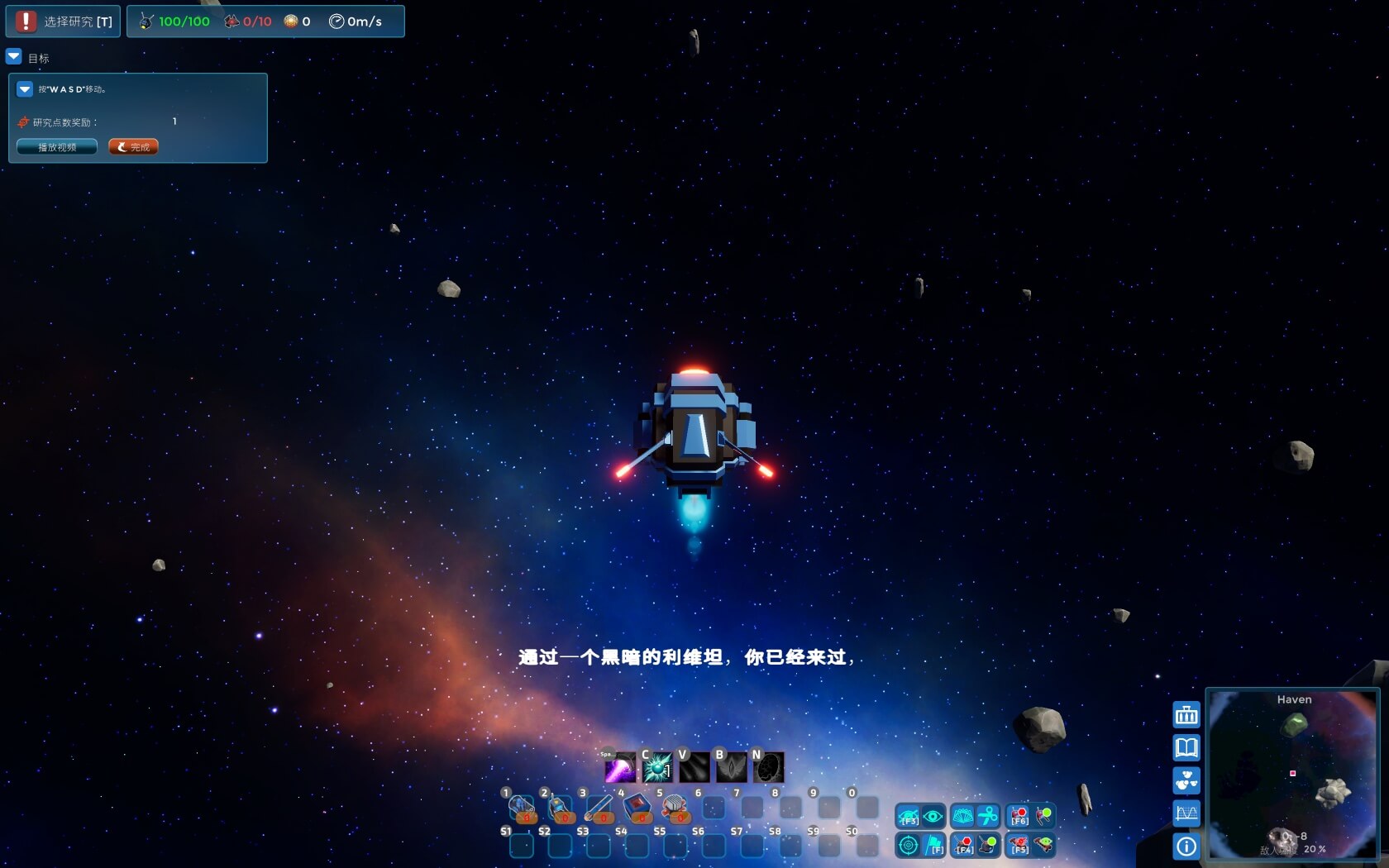Select the tool in hotbar slot 1
Viewport: 1389px width, 868px height.
point(523,806)
